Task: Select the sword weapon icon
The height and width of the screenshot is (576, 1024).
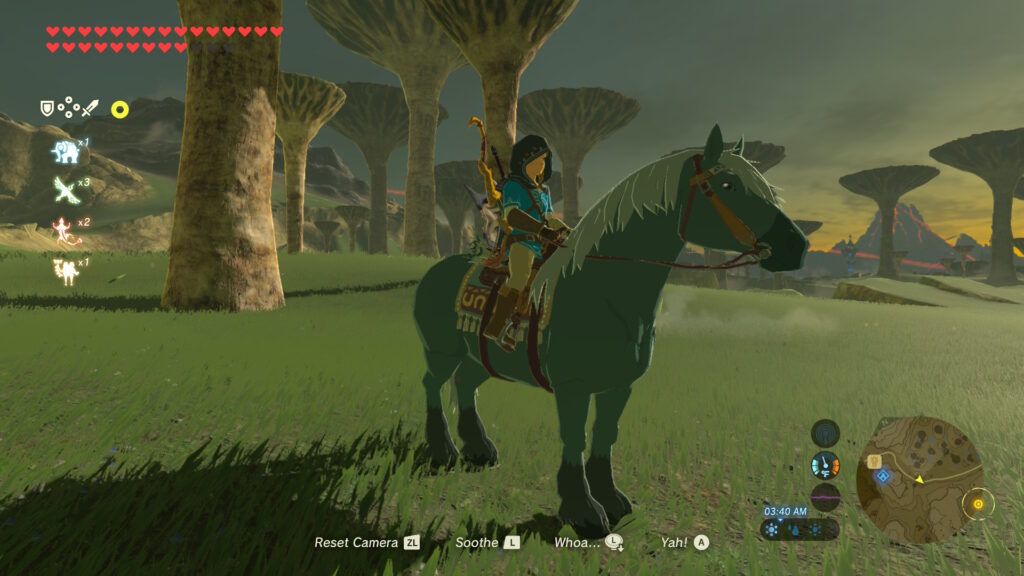Action: point(90,108)
